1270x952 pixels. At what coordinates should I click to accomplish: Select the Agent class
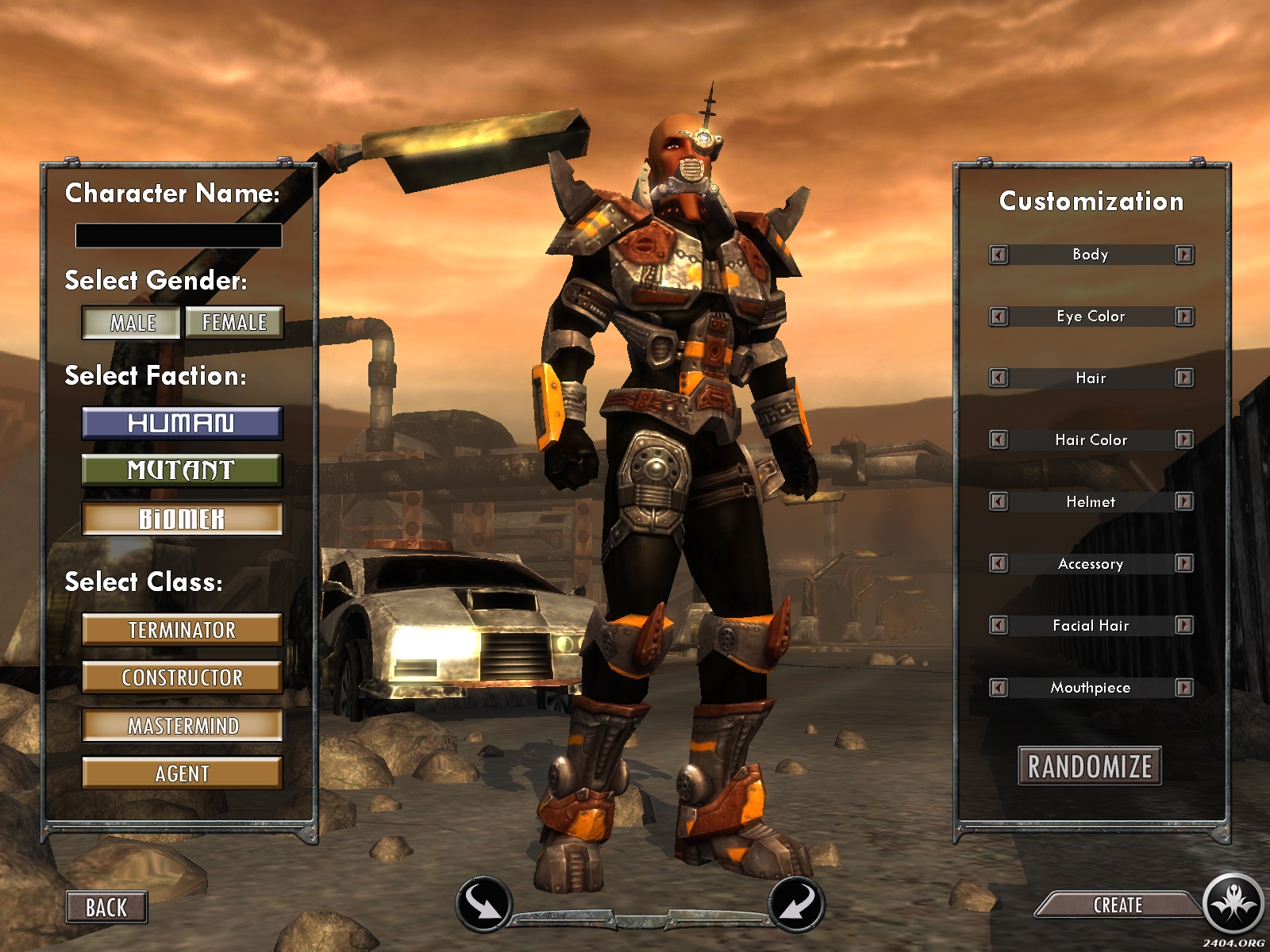pos(182,773)
